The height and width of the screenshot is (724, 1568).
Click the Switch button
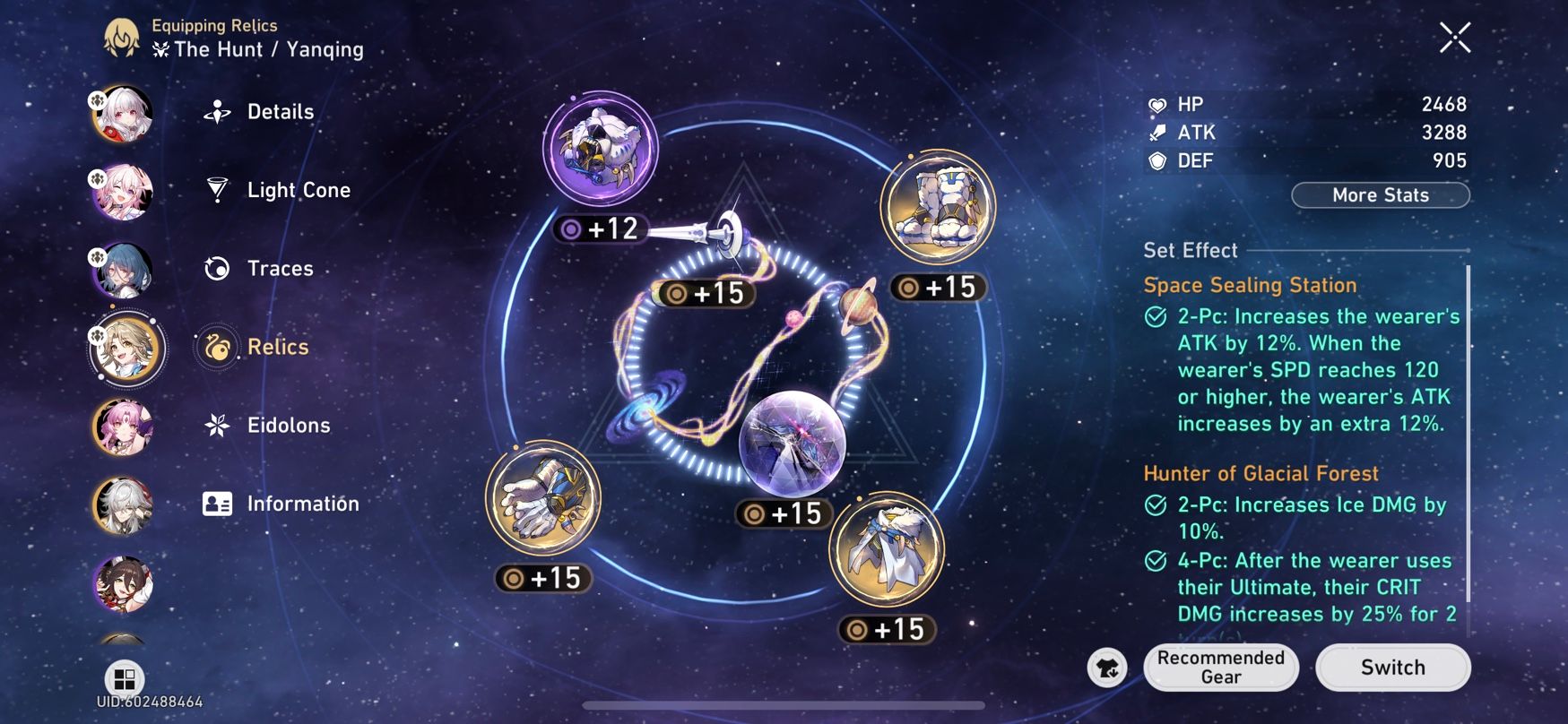pos(1392,667)
